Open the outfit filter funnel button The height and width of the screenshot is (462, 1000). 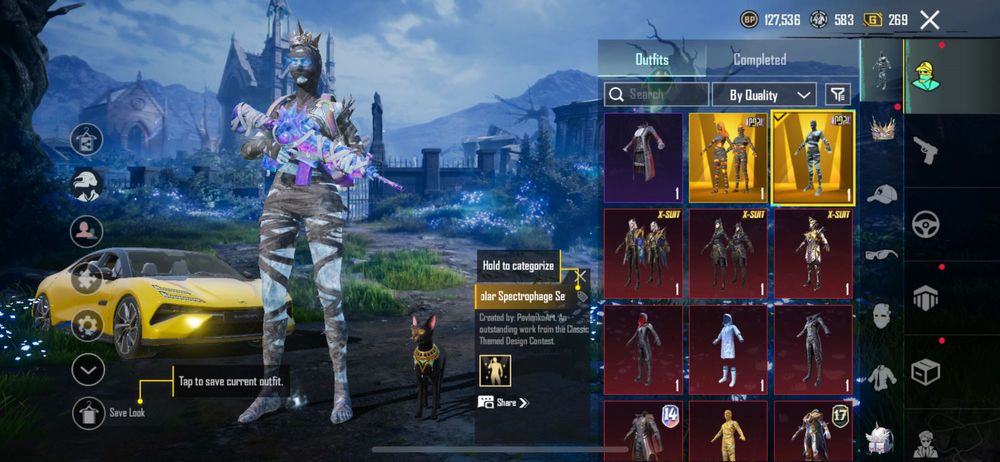838,94
